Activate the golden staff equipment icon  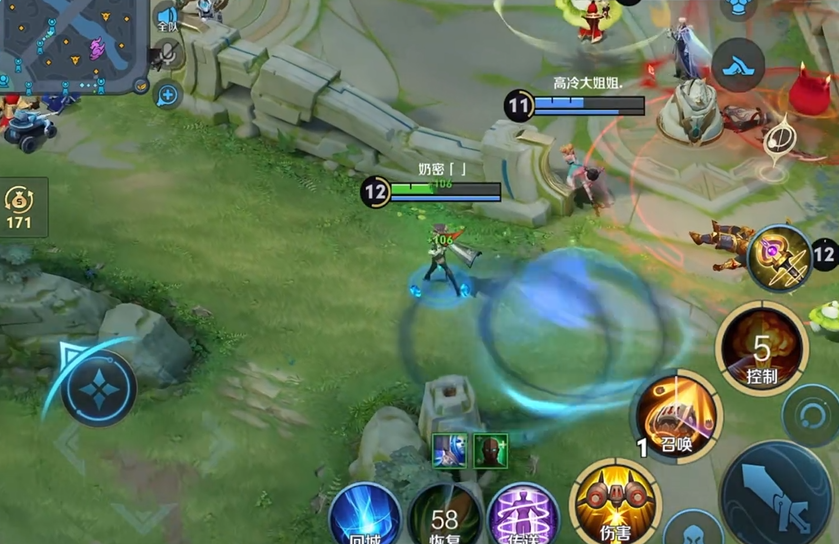(x=779, y=258)
